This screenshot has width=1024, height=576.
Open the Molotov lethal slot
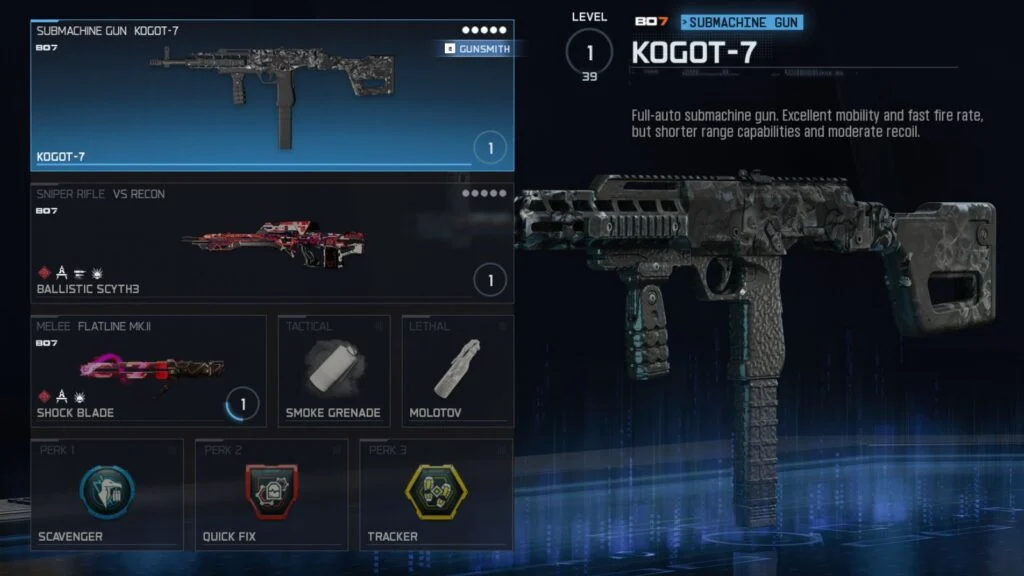tap(457, 371)
